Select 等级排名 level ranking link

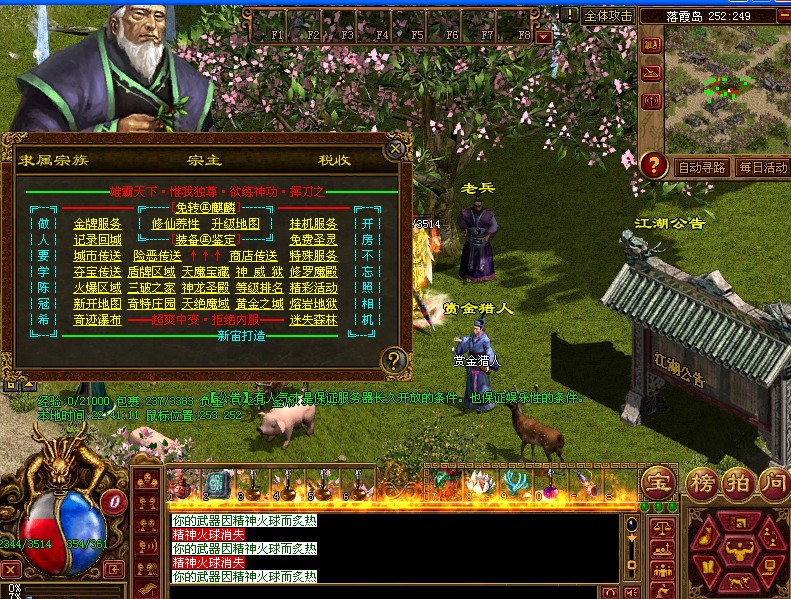click(253, 288)
